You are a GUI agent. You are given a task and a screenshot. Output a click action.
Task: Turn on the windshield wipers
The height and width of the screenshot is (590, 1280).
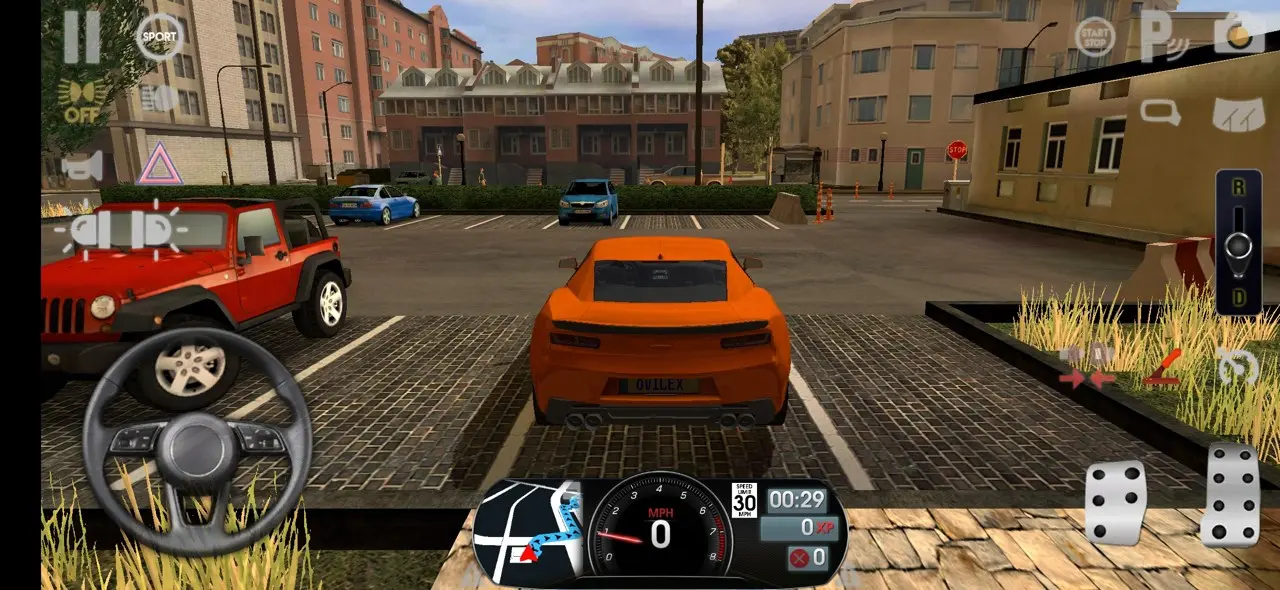(1238, 112)
